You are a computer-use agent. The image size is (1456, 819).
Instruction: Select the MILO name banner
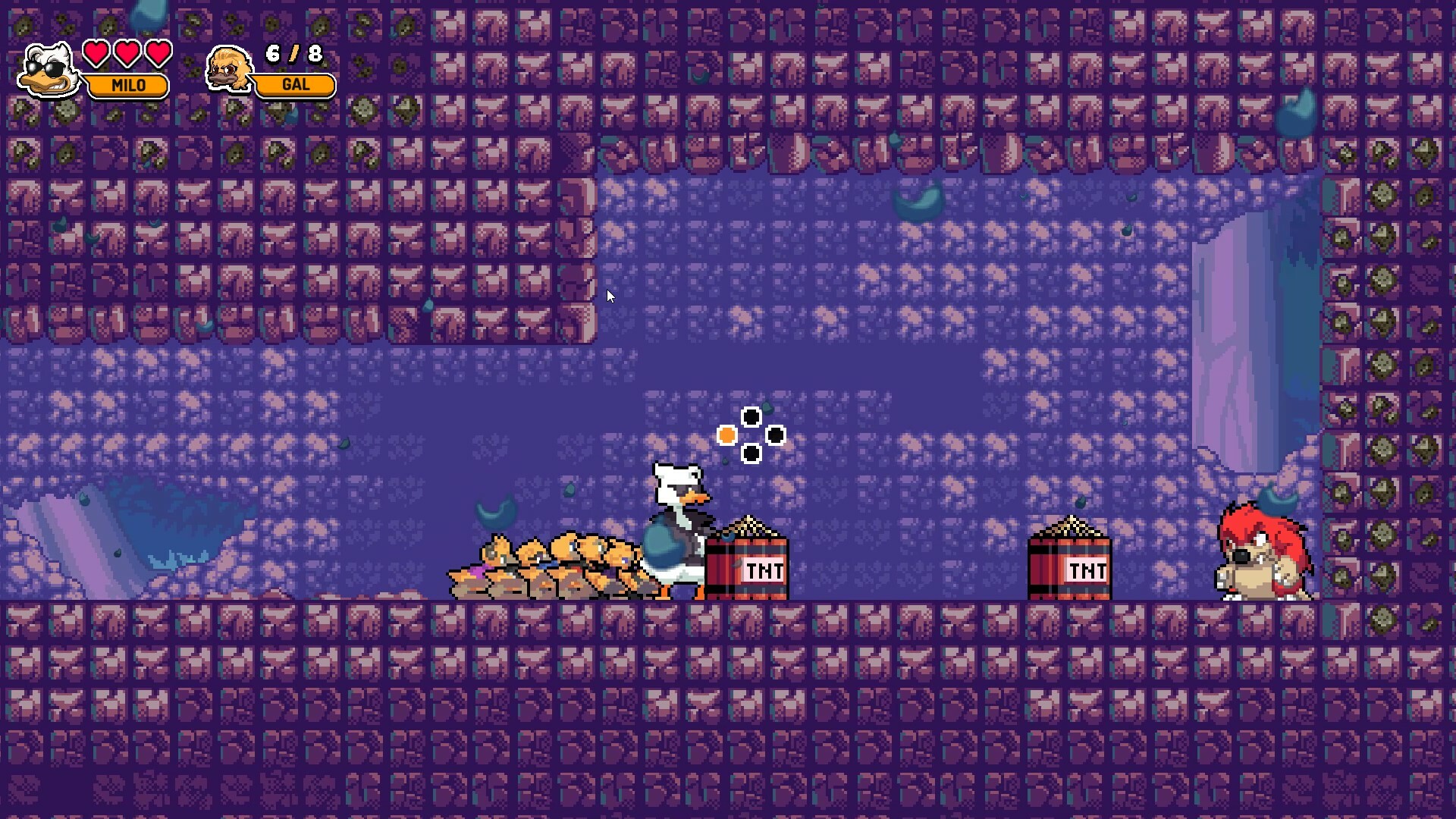click(x=129, y=86)
